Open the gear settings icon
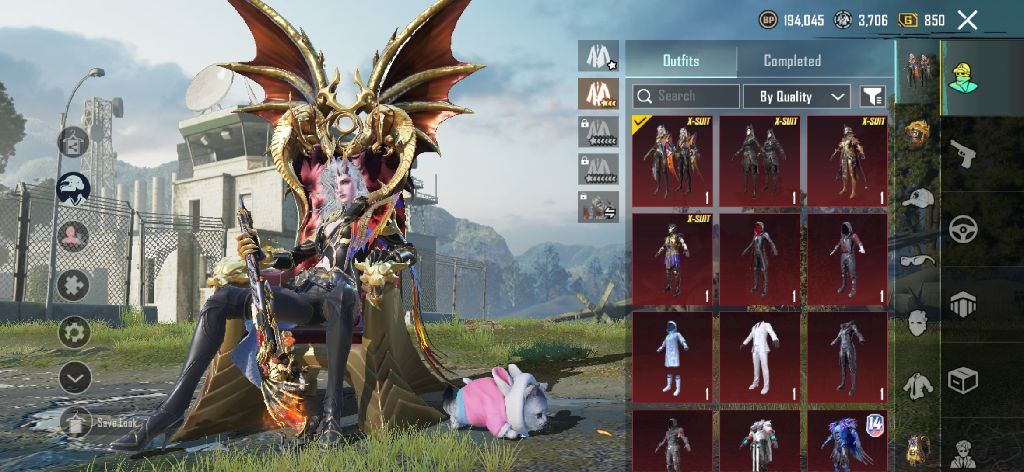 tap(74, 331)
